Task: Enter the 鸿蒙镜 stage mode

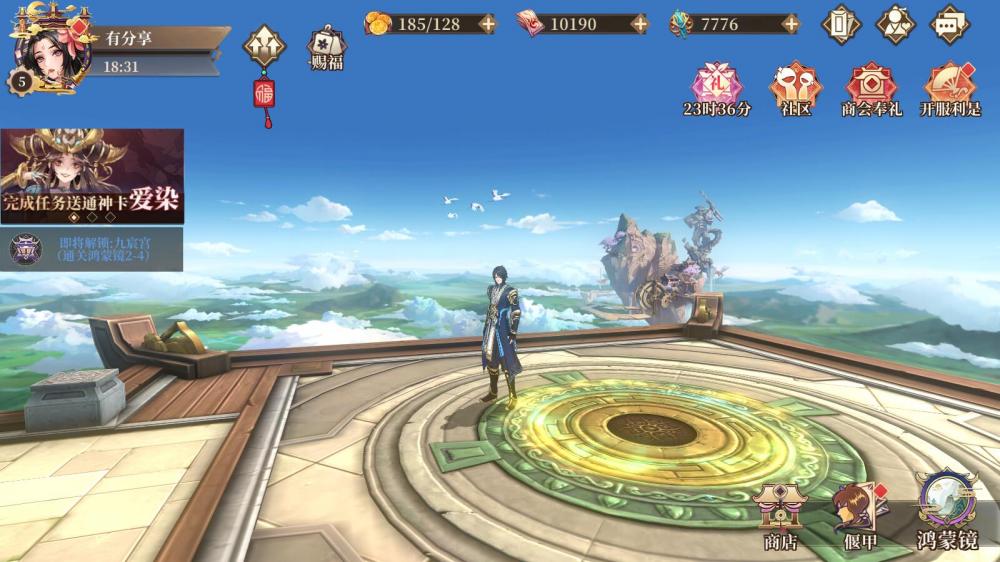Action: (946, 512)
